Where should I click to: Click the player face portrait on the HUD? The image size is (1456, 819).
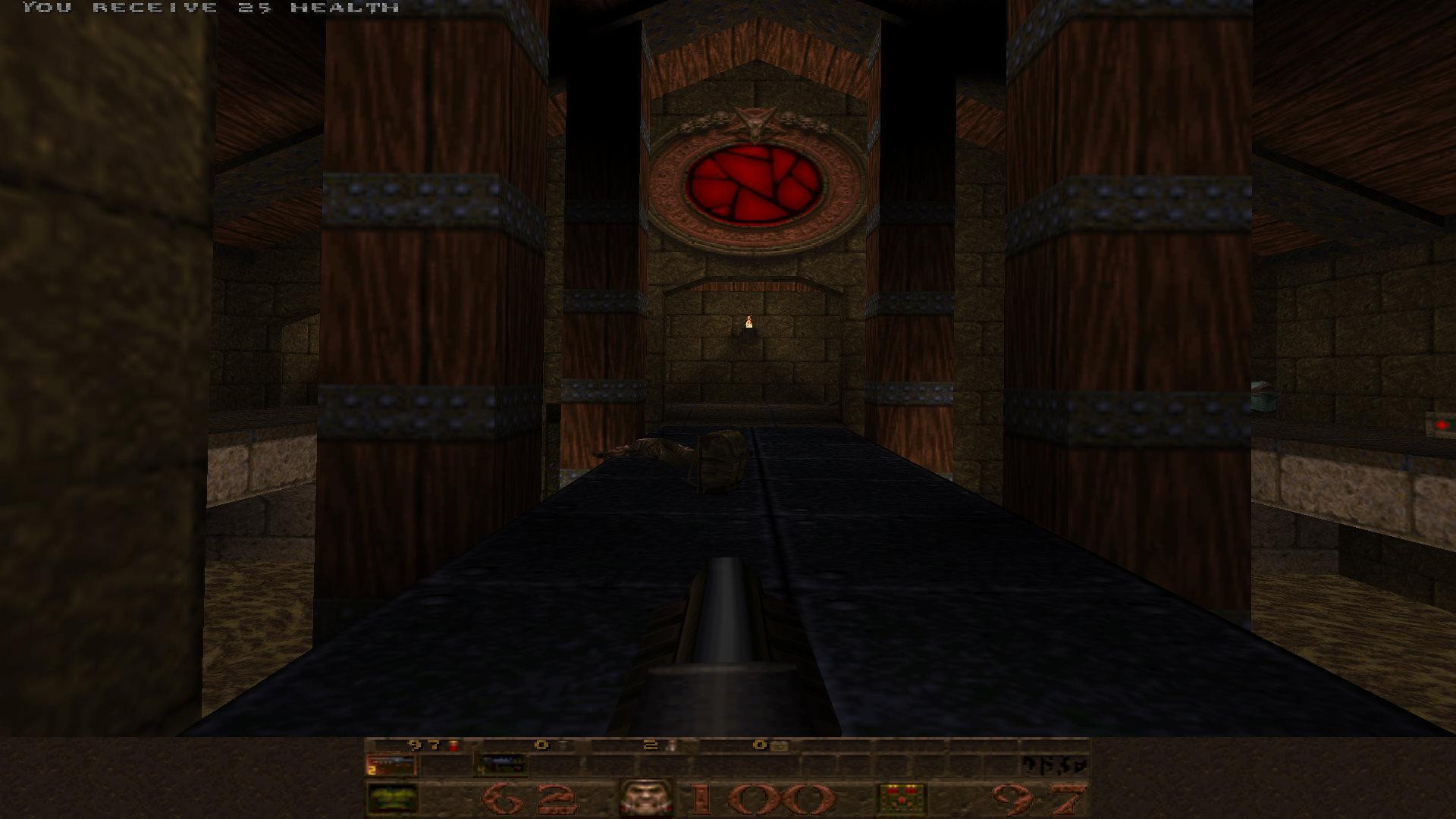(645, 796)
